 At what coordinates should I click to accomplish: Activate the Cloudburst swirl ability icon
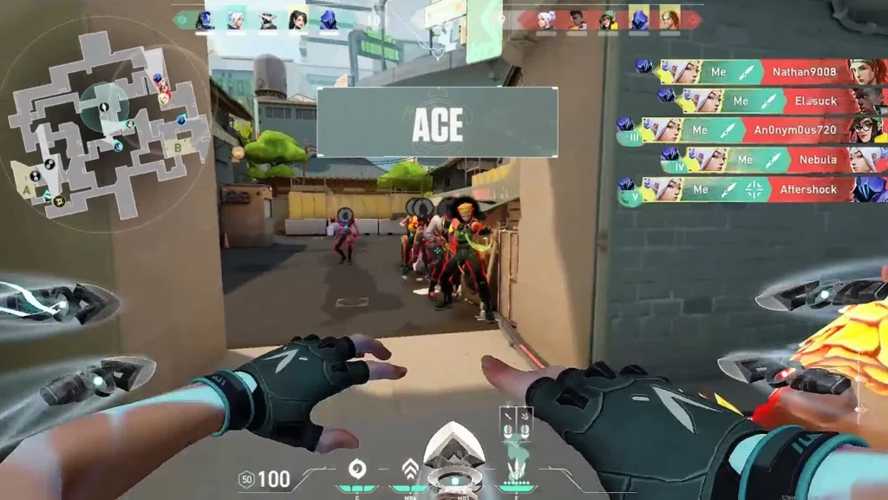(x=355, y=469)
